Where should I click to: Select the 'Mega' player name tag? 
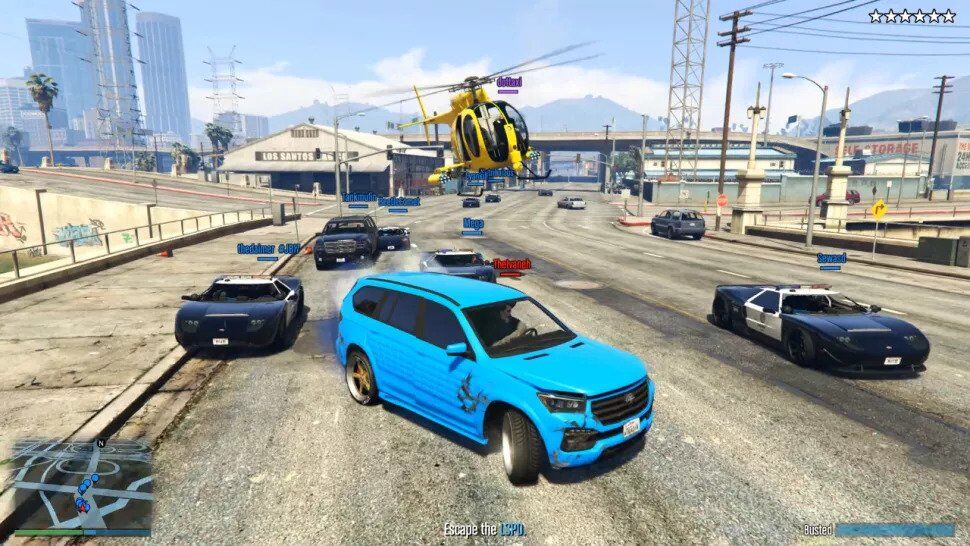[x=473, y=223]
